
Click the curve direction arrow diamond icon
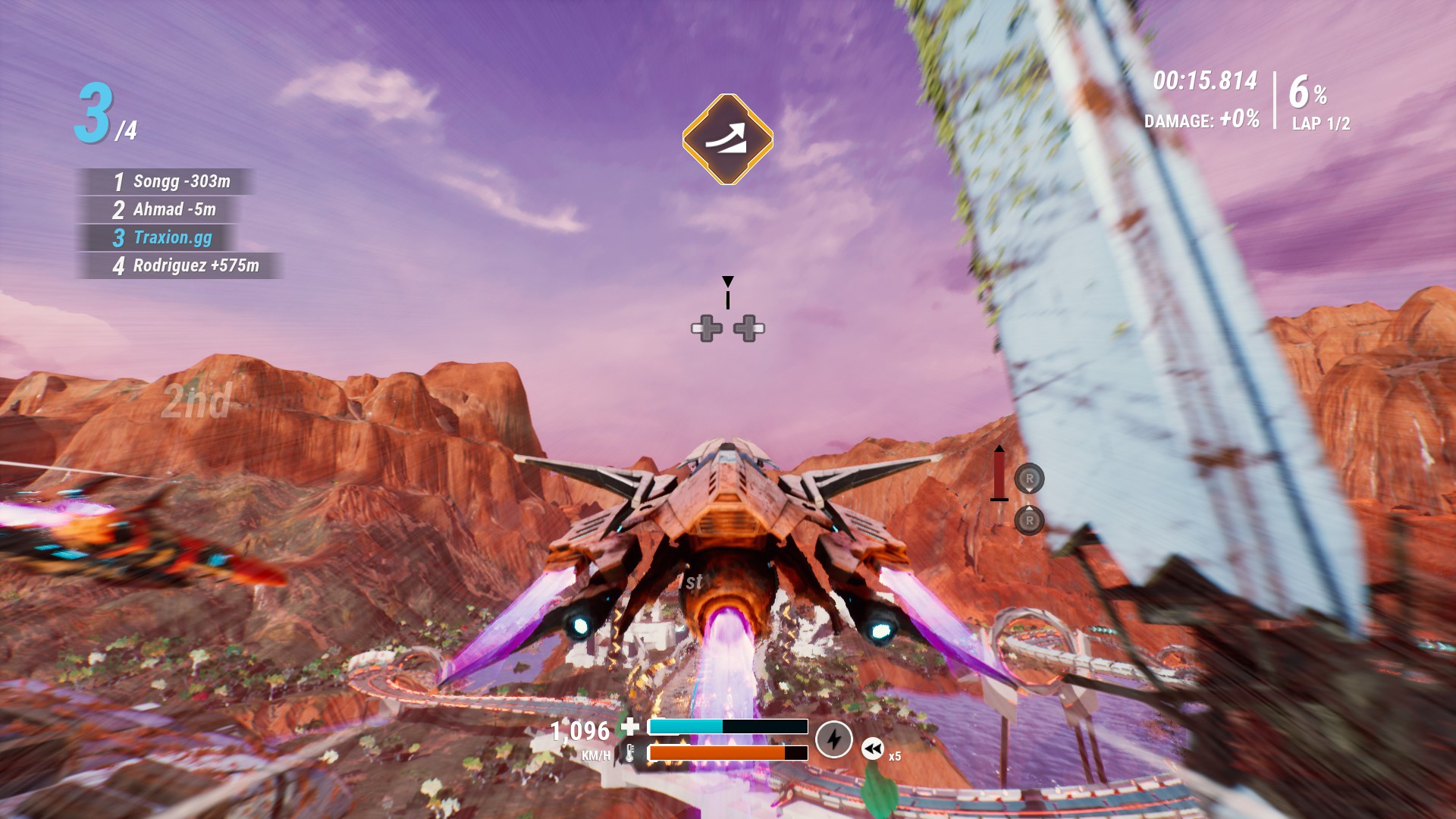point(727,139)
